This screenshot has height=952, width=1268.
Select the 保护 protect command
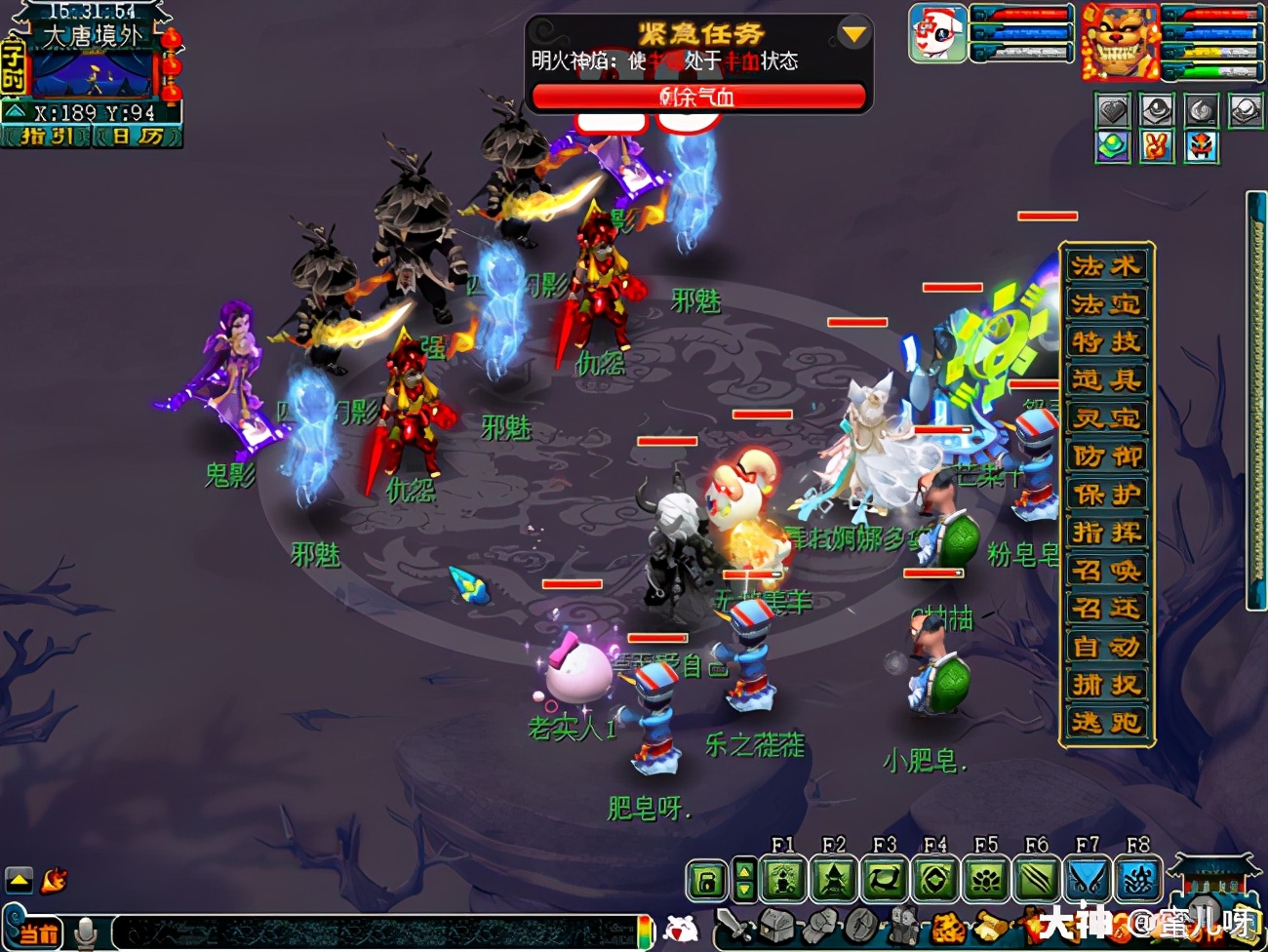(1106, 495)
